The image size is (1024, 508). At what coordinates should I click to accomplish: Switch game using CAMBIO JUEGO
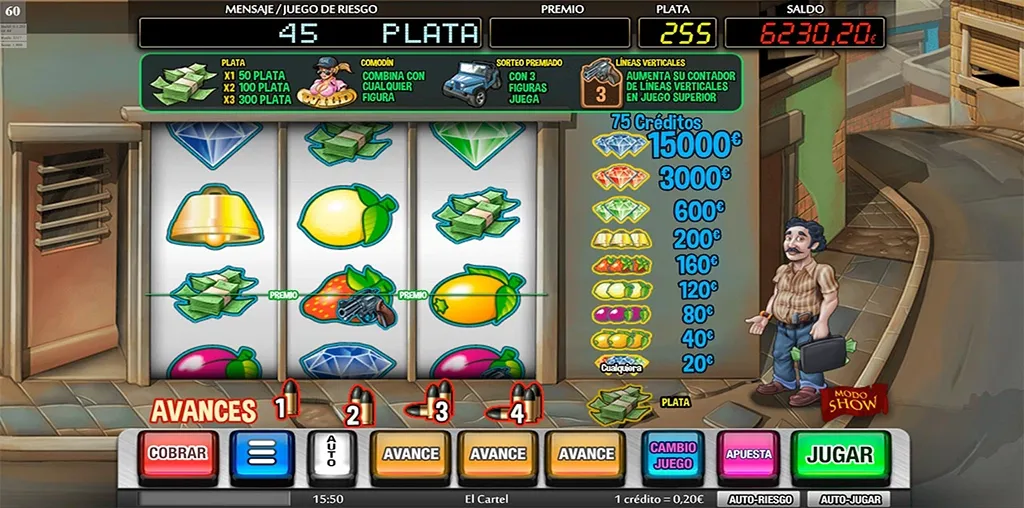tap(672, 456)
